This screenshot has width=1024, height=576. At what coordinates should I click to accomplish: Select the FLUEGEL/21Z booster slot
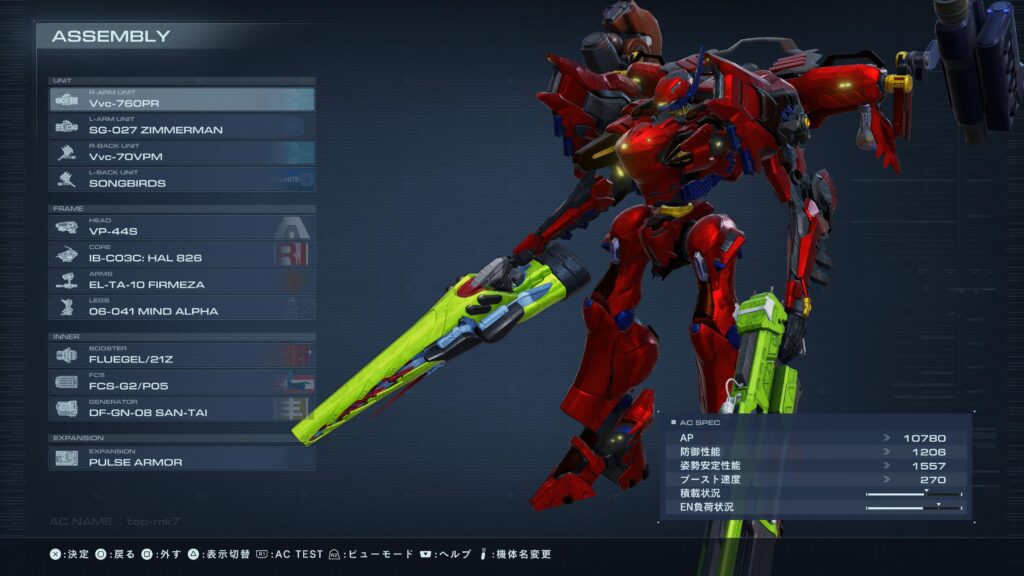tap(182, 355)
